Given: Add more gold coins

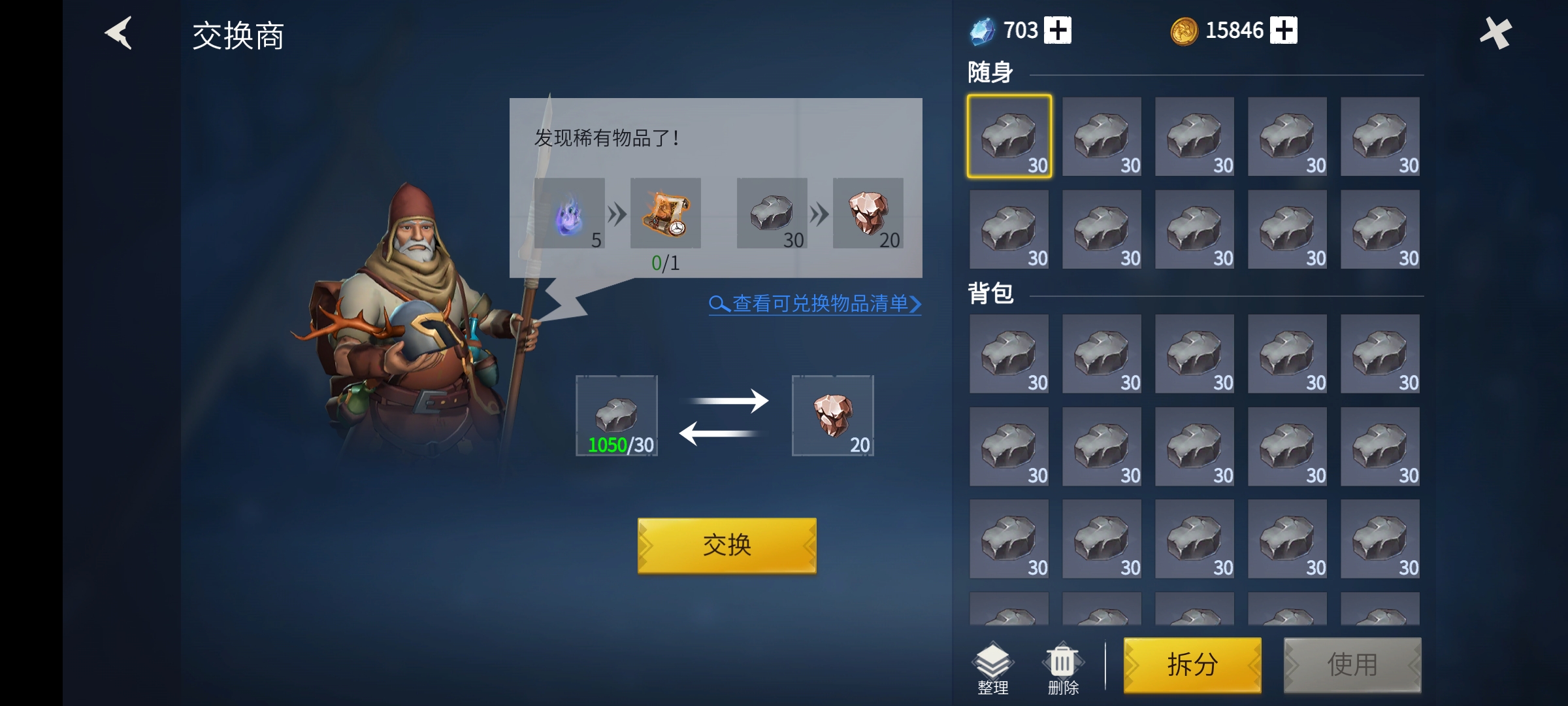Looking at the screenshot, I should [x=1283, y=31].
